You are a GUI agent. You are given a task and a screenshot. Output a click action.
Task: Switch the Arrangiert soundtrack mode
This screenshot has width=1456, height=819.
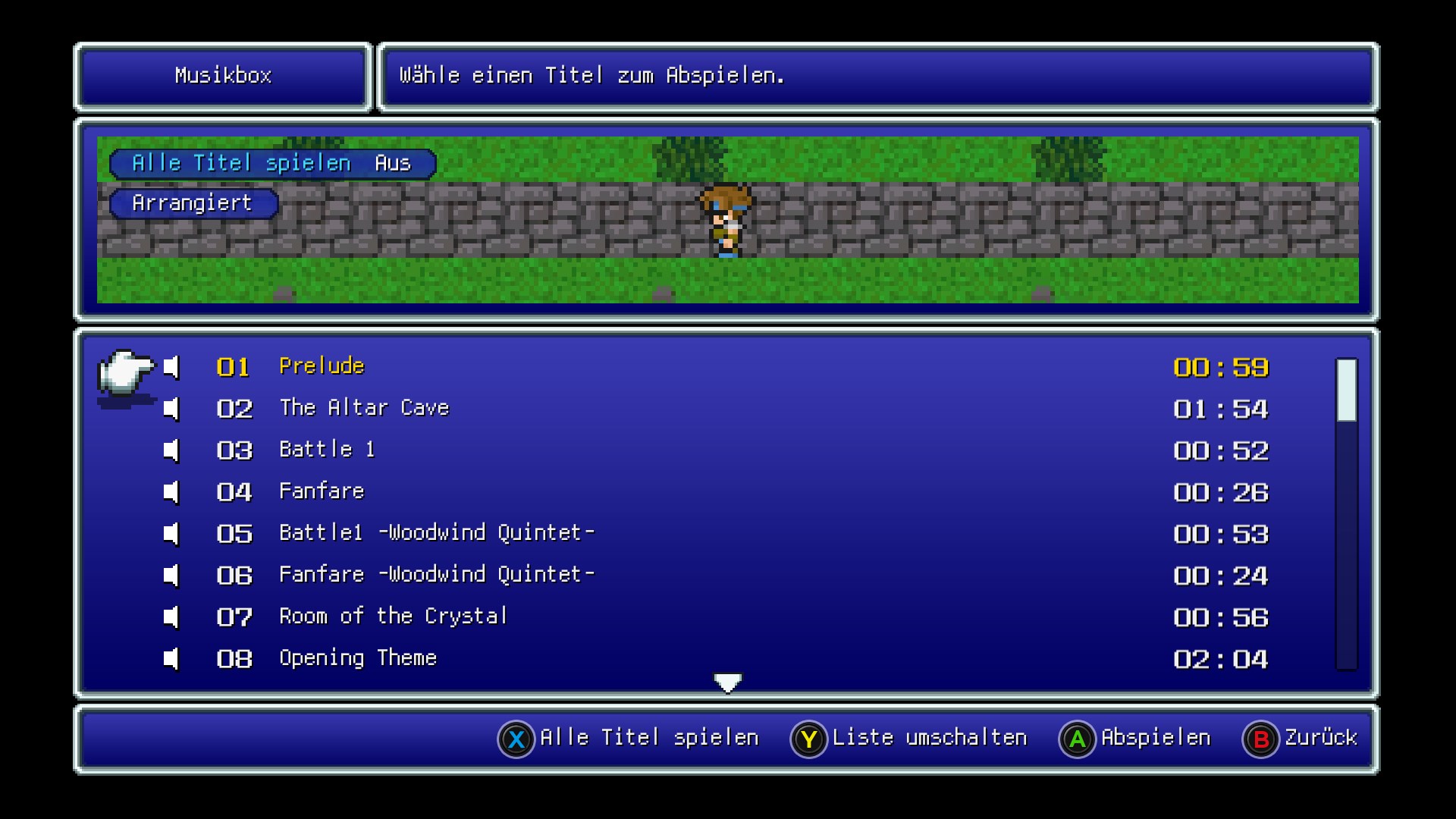coord(193,204)
